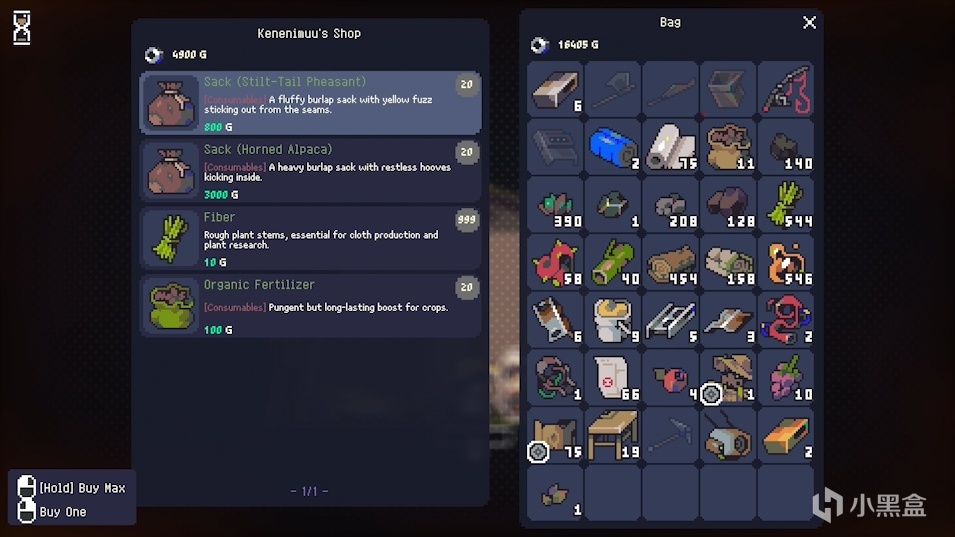
Task: Select Organic Fertilizer in the shop list
Action: click(x=310, y=306)
